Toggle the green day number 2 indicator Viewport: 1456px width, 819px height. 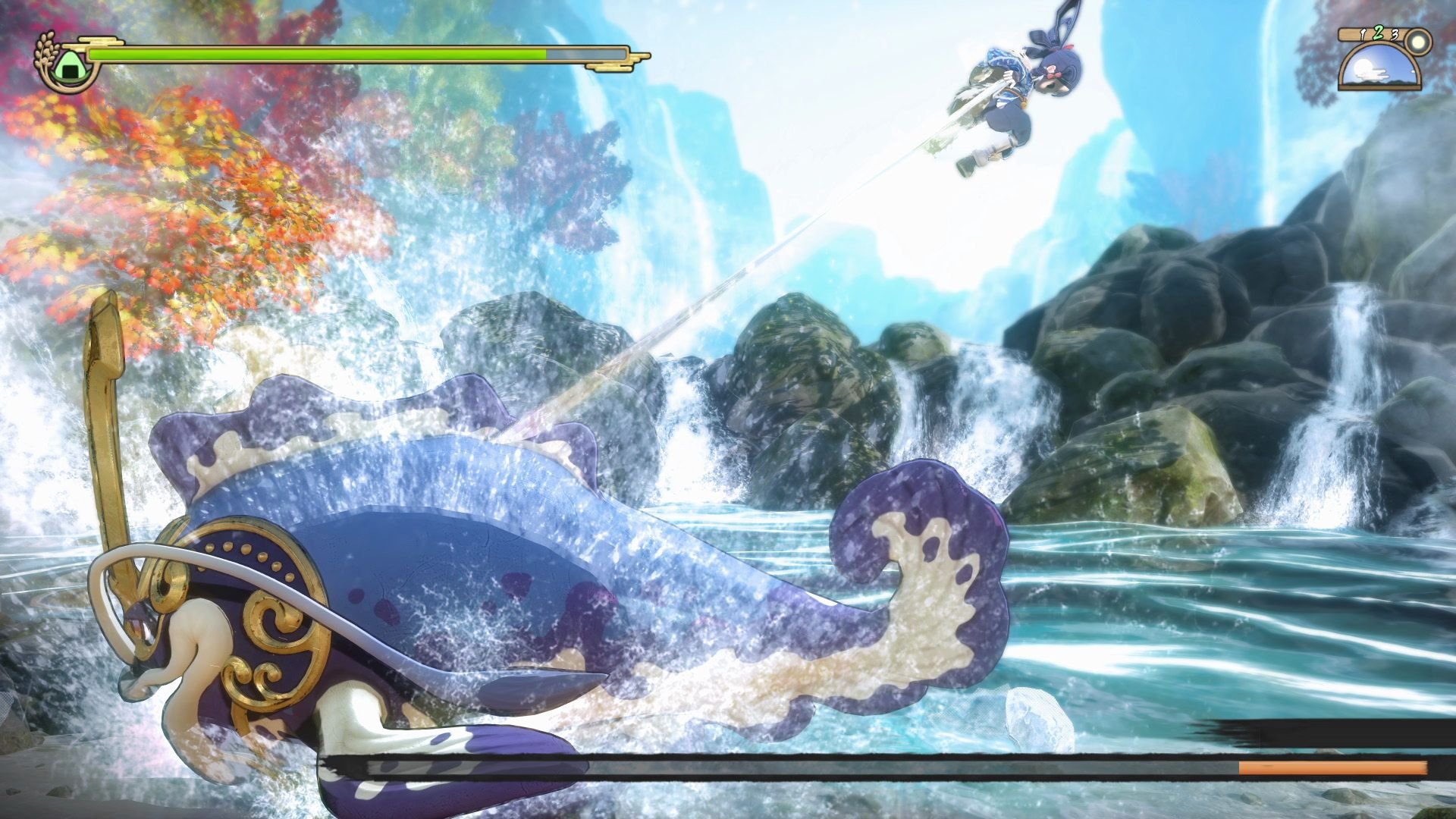(x=1379, y=33)
